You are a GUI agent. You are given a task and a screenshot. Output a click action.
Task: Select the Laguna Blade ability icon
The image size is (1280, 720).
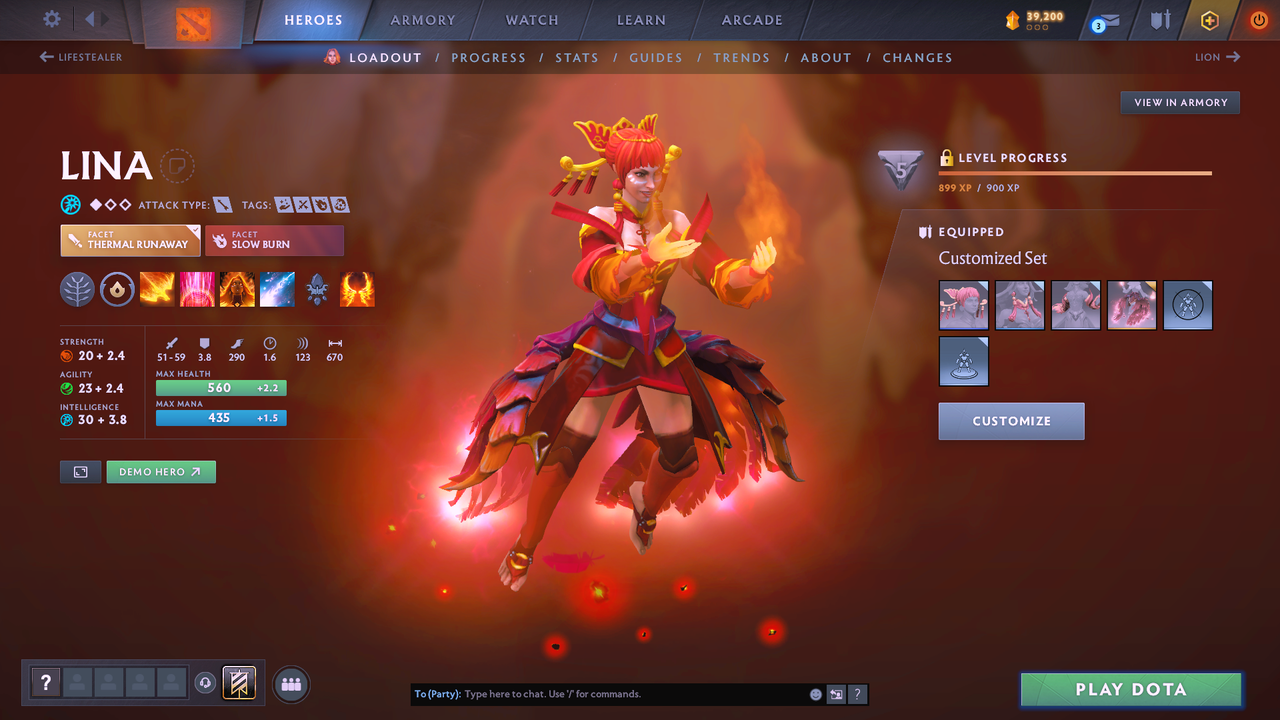[278, 289]
